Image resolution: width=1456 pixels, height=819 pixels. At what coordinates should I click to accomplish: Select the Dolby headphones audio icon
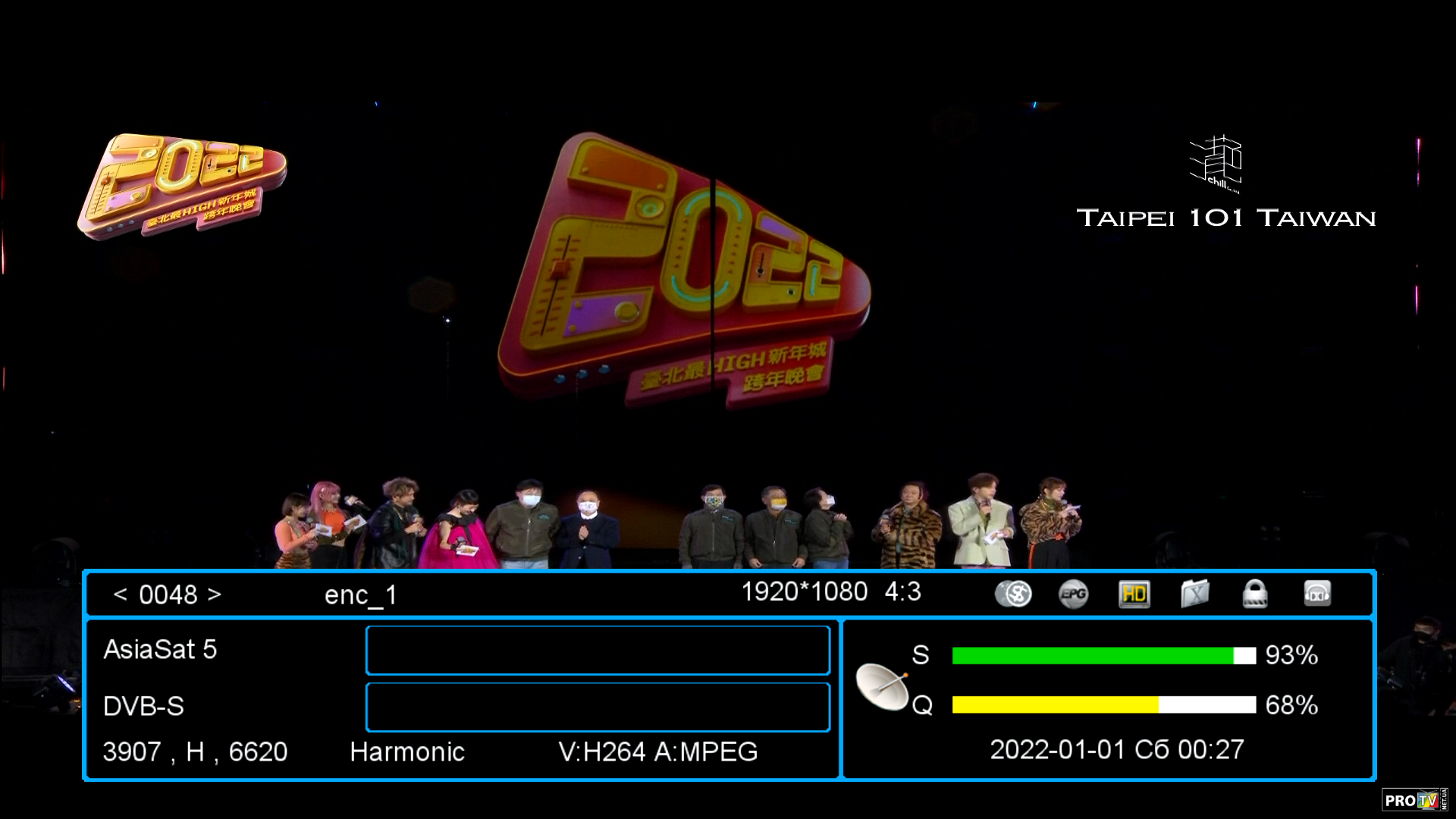[1317, 594]
